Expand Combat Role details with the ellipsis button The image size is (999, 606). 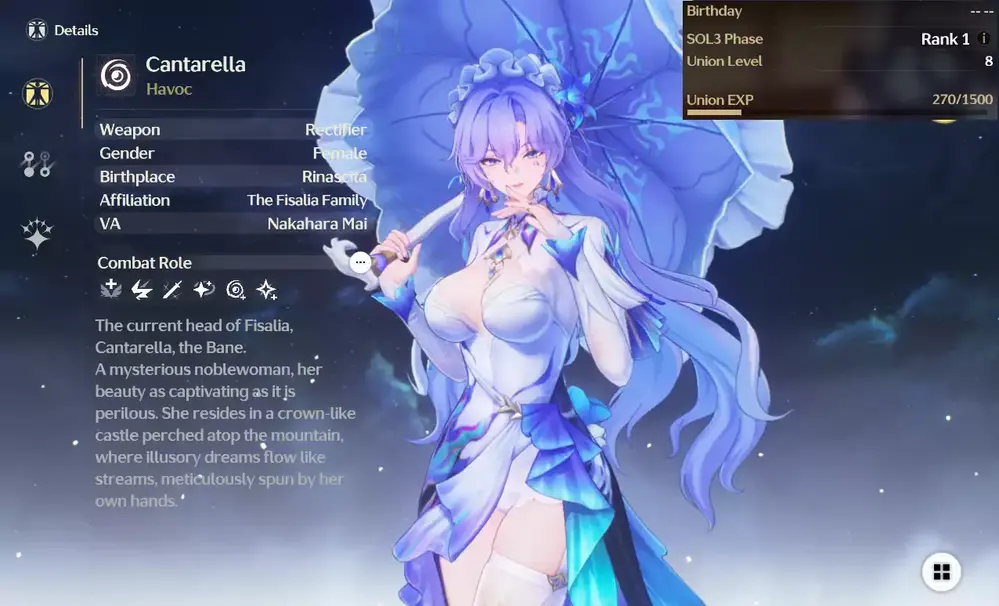tap(361, 262)
